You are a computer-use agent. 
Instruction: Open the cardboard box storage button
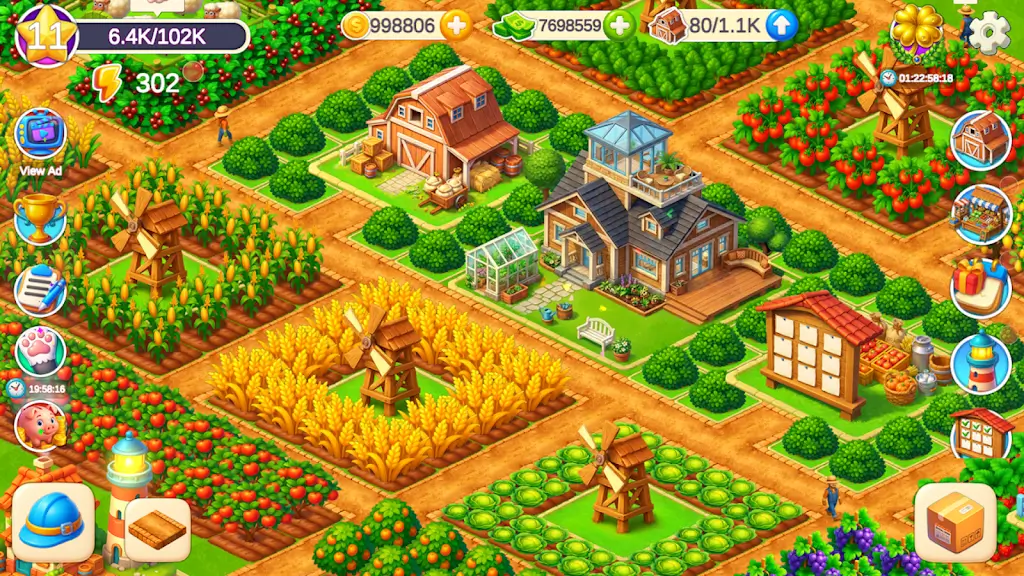(955, 523)
